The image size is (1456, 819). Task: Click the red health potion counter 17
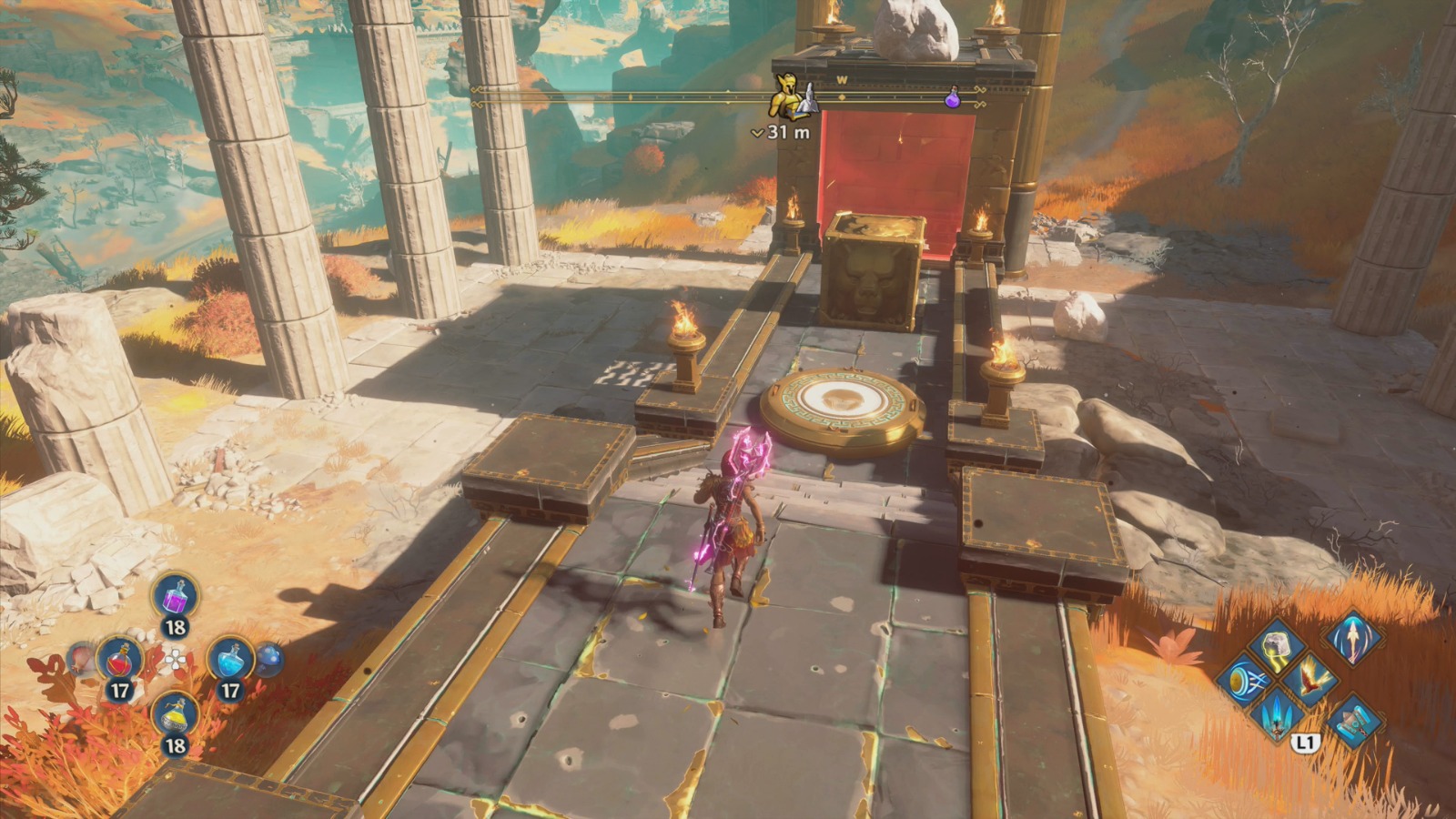[x=121, y=689]
